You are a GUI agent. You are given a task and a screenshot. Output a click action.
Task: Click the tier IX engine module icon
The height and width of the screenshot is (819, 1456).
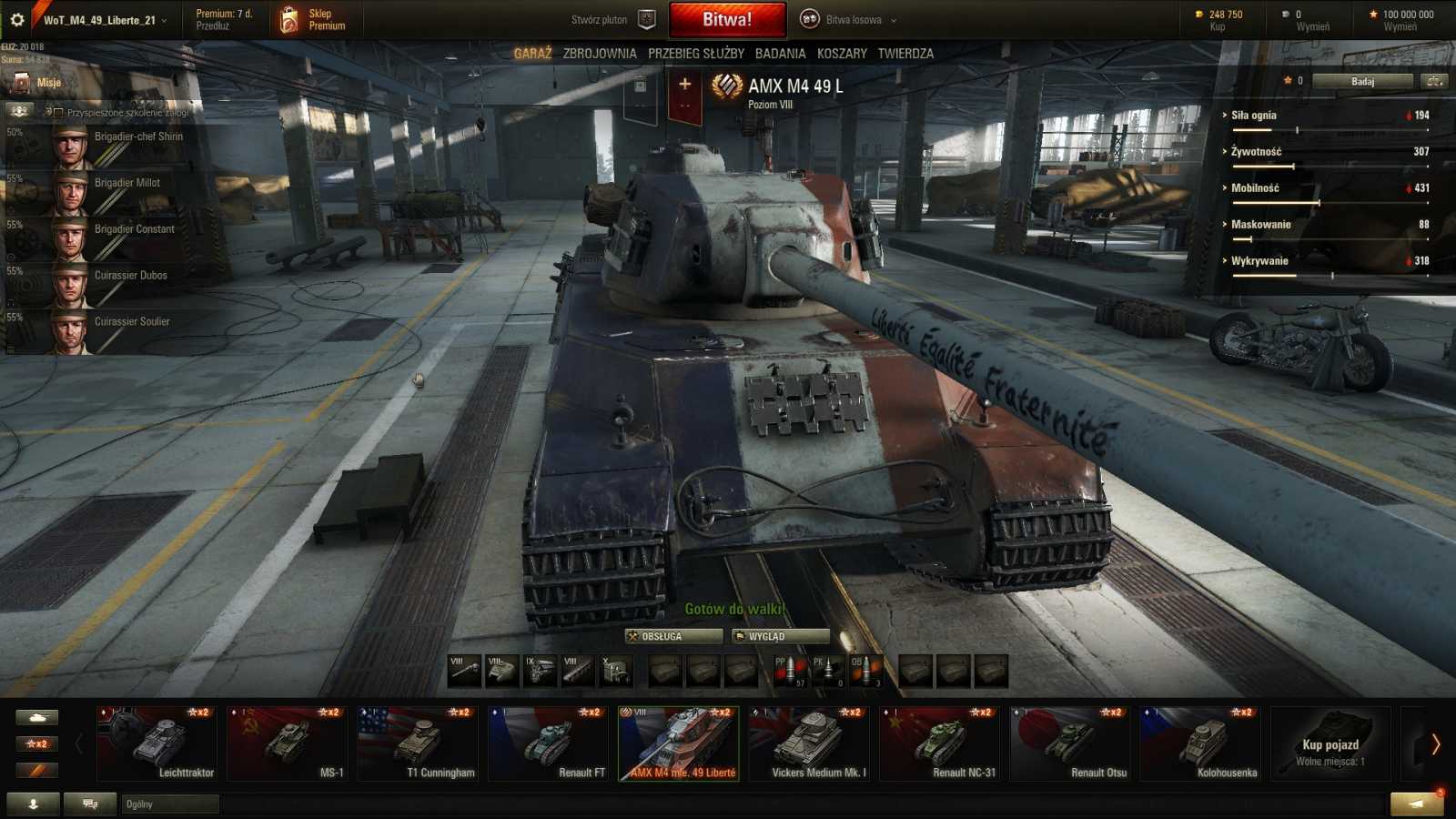tap(539, 670)
